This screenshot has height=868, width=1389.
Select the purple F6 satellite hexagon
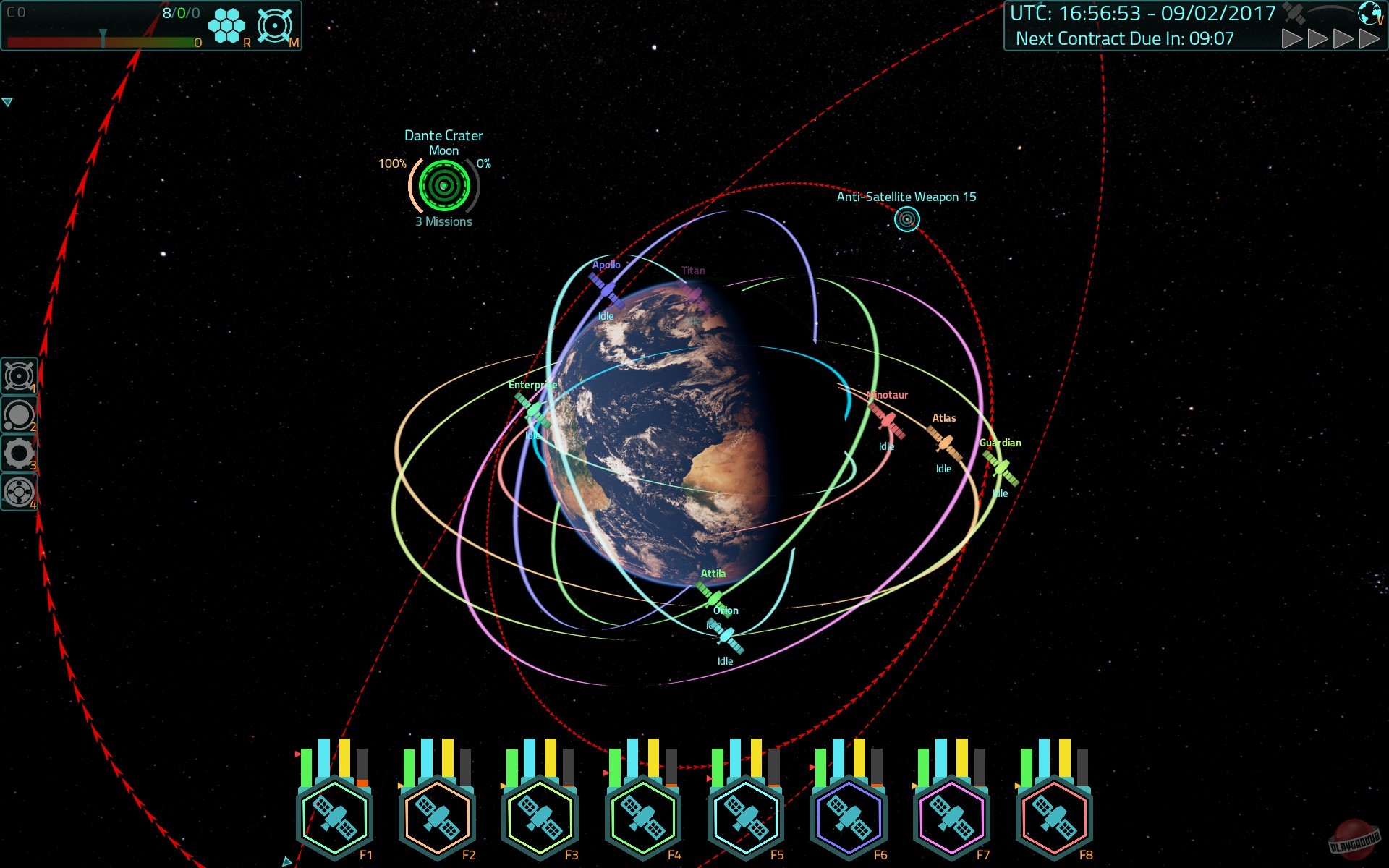pos(848,818)
